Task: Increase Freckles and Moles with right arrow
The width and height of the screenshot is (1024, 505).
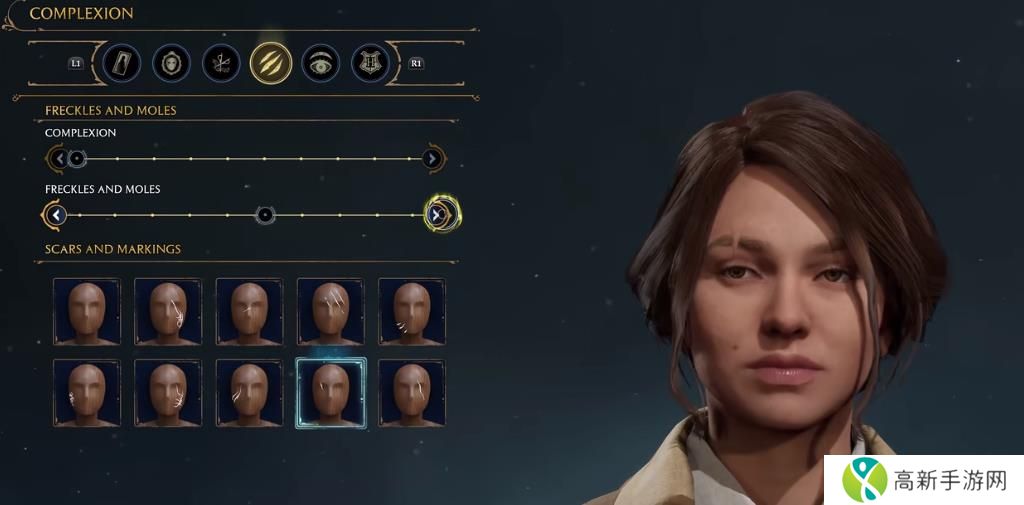Action: point(437,214)
